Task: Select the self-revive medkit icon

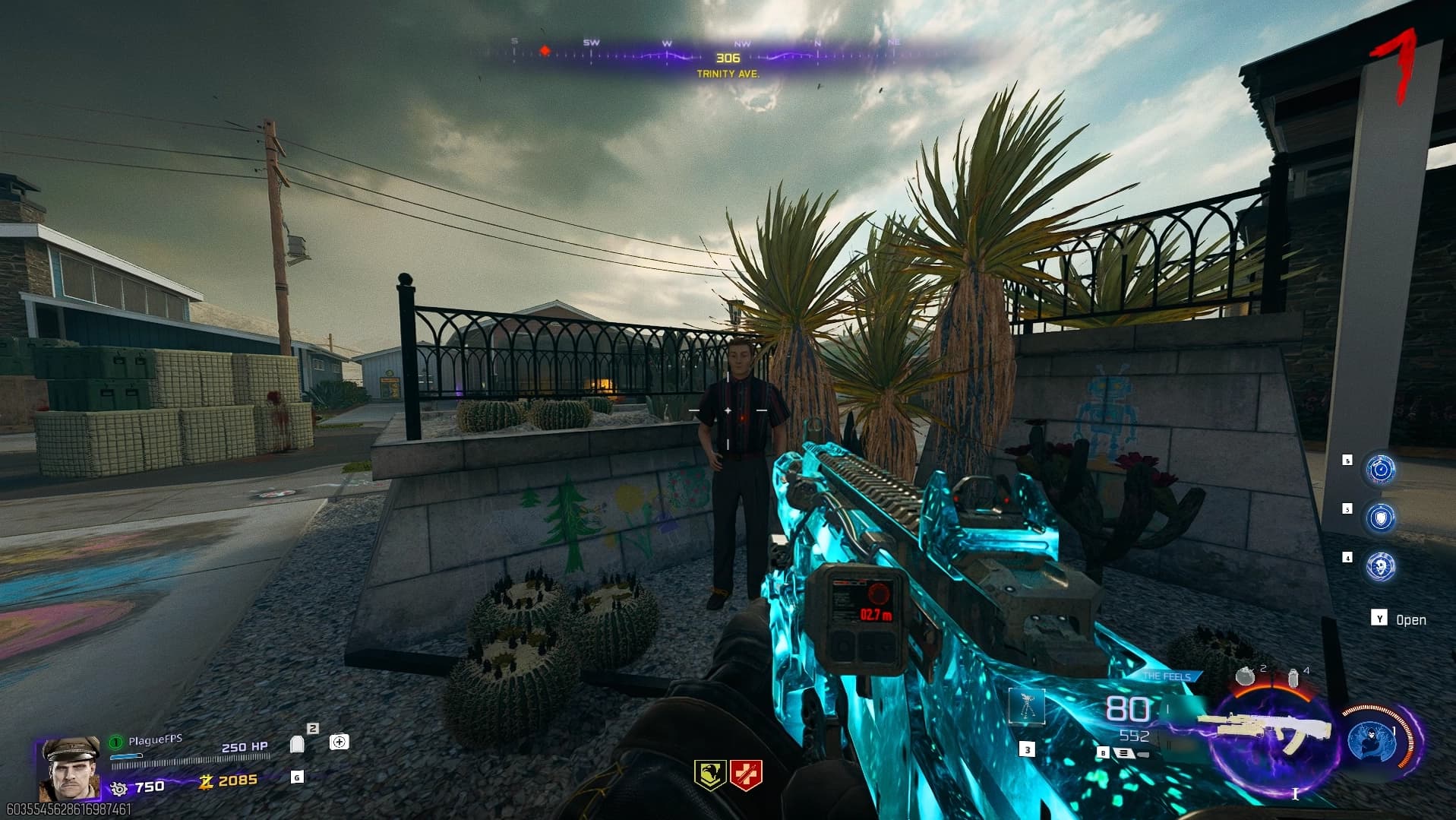Action: 339,742
